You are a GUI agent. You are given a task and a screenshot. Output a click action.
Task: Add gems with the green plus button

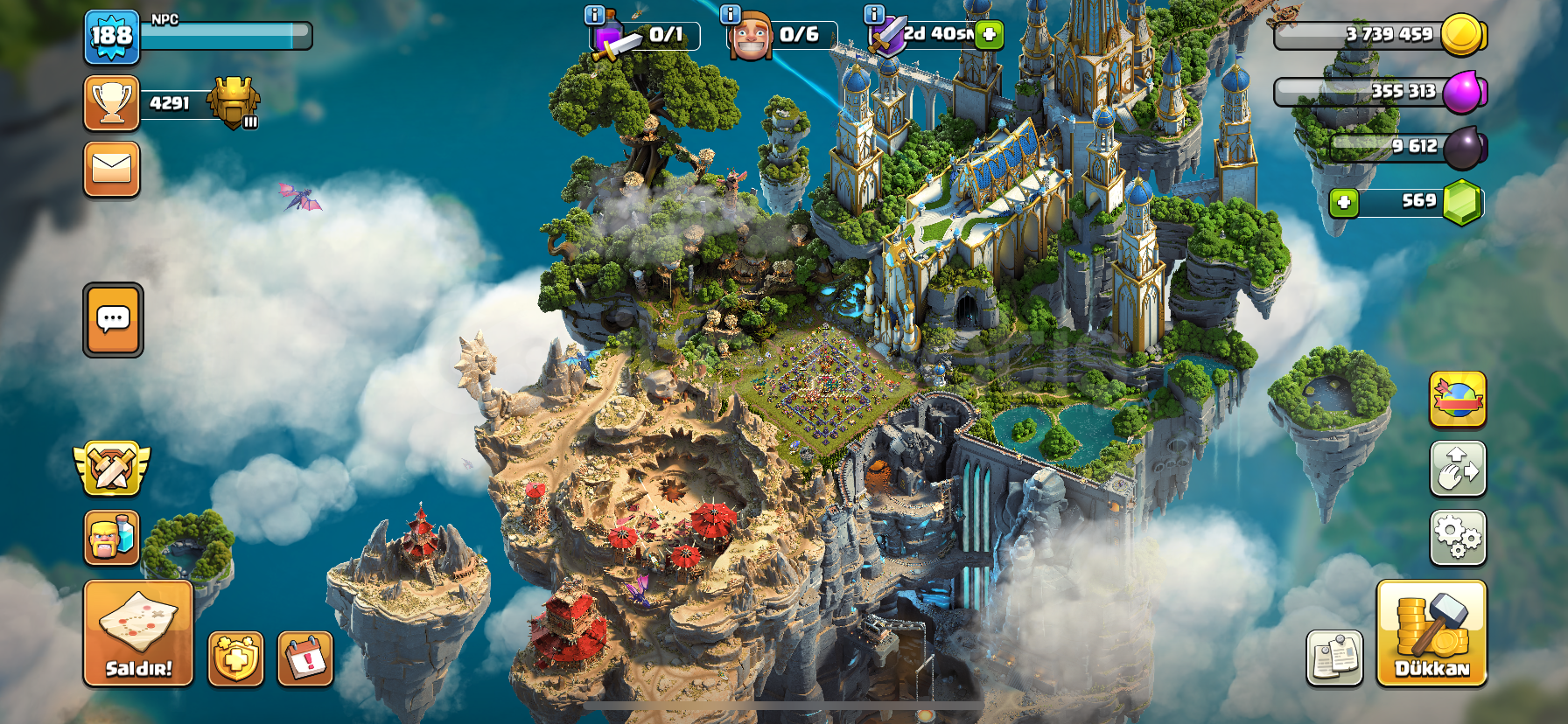(1344, 203)
